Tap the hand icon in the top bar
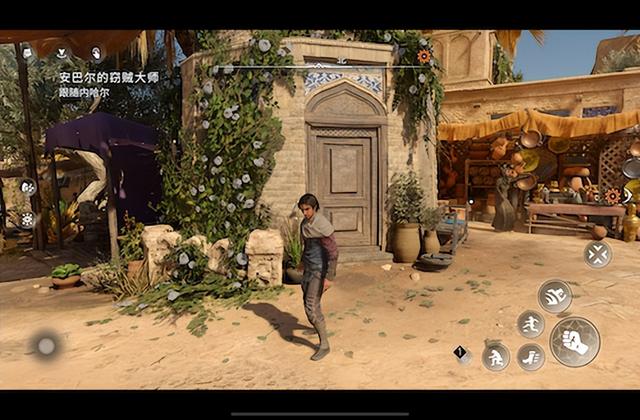 tap(97, 52)
